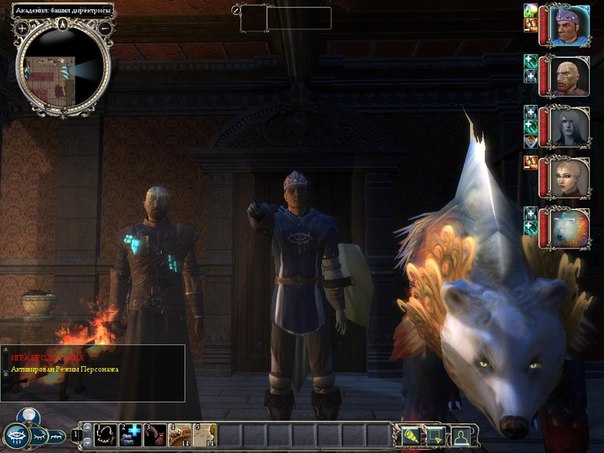
Task: Click the minimap zoom-in plus button
Action: point(22,28)
